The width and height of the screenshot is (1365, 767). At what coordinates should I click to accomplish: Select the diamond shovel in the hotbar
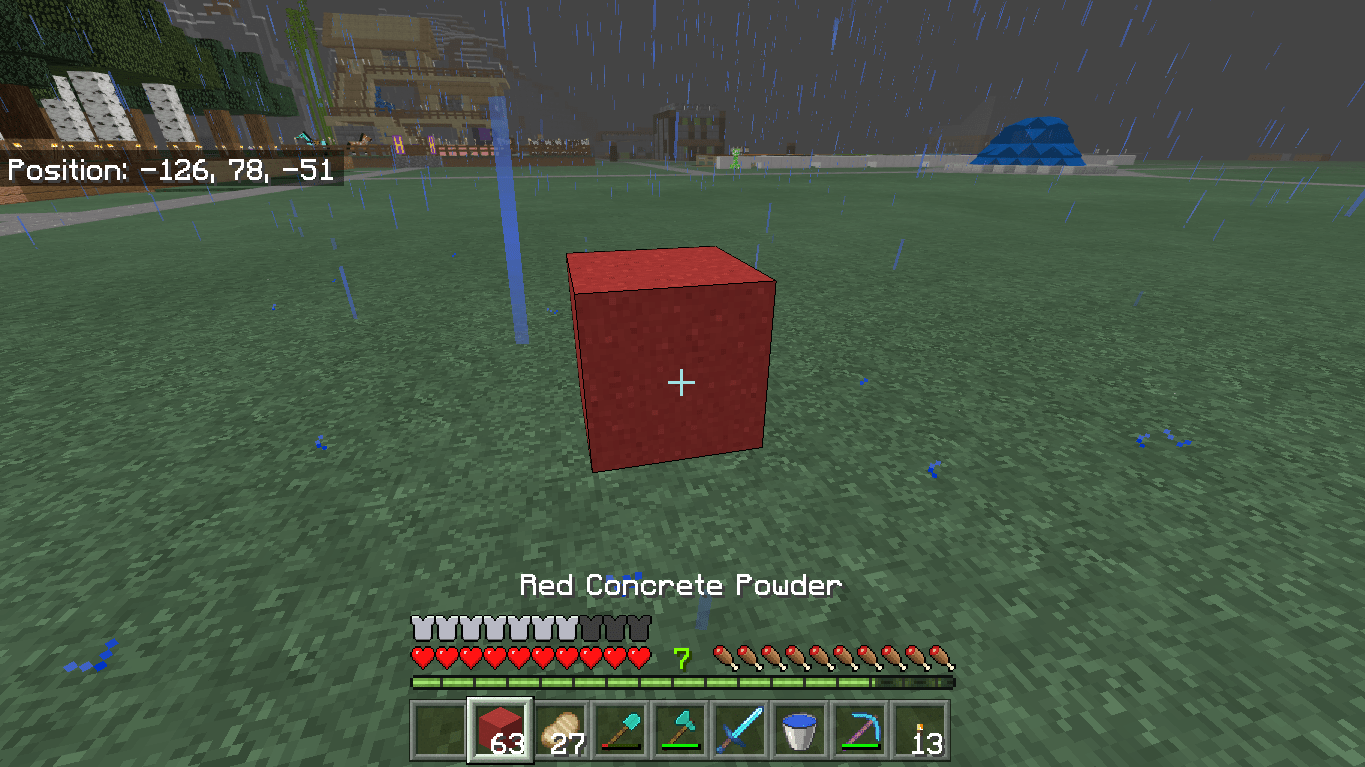click(x=619, y=729)
